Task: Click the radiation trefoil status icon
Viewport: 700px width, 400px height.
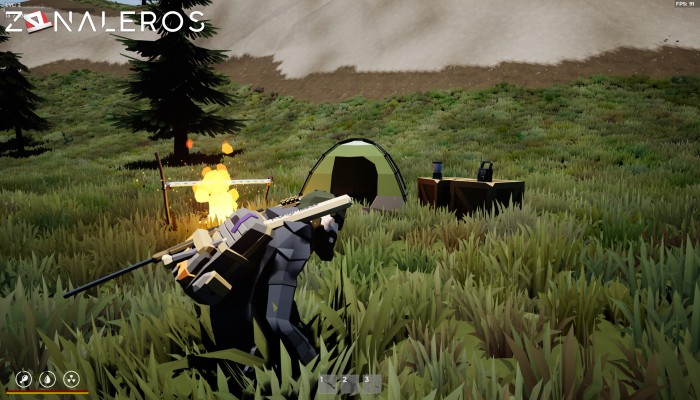Action: coord(70,379)
